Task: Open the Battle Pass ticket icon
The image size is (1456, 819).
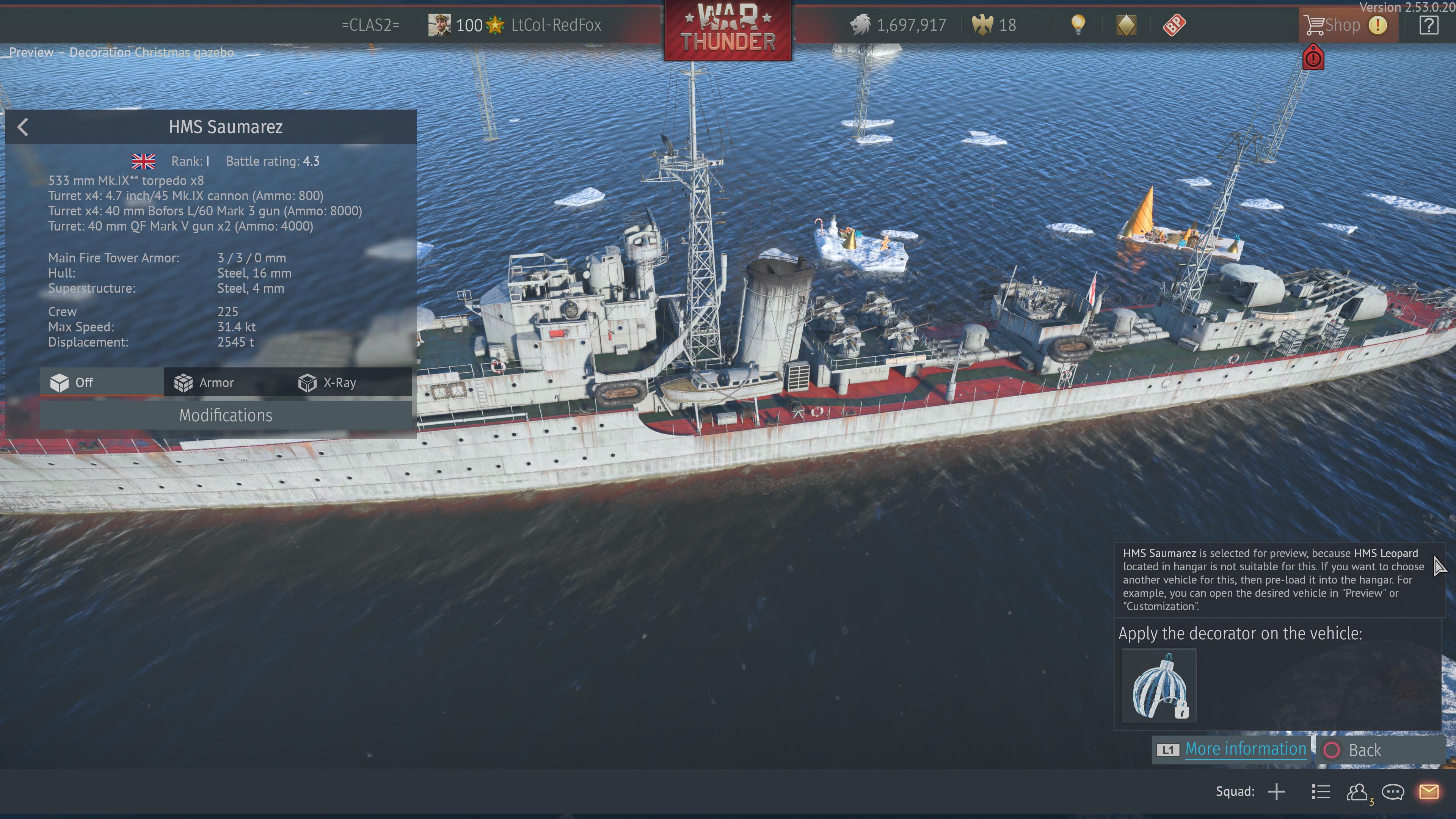Action: click(x=1174, y=25)
